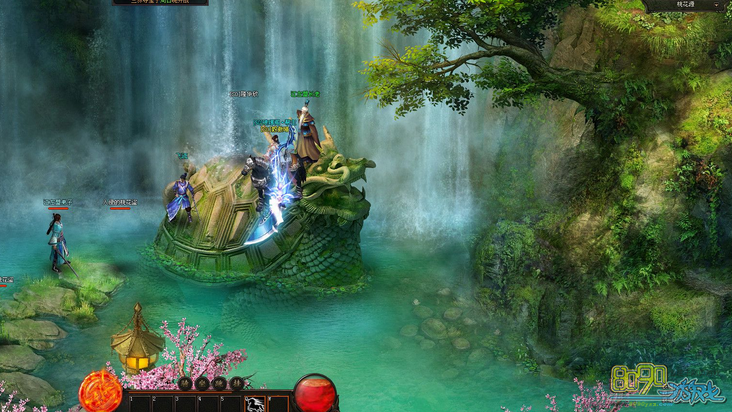The image size is (732, 412).
Task: Expand the dropdown arrow beside the location name
Action: click(x=718, y=6)
